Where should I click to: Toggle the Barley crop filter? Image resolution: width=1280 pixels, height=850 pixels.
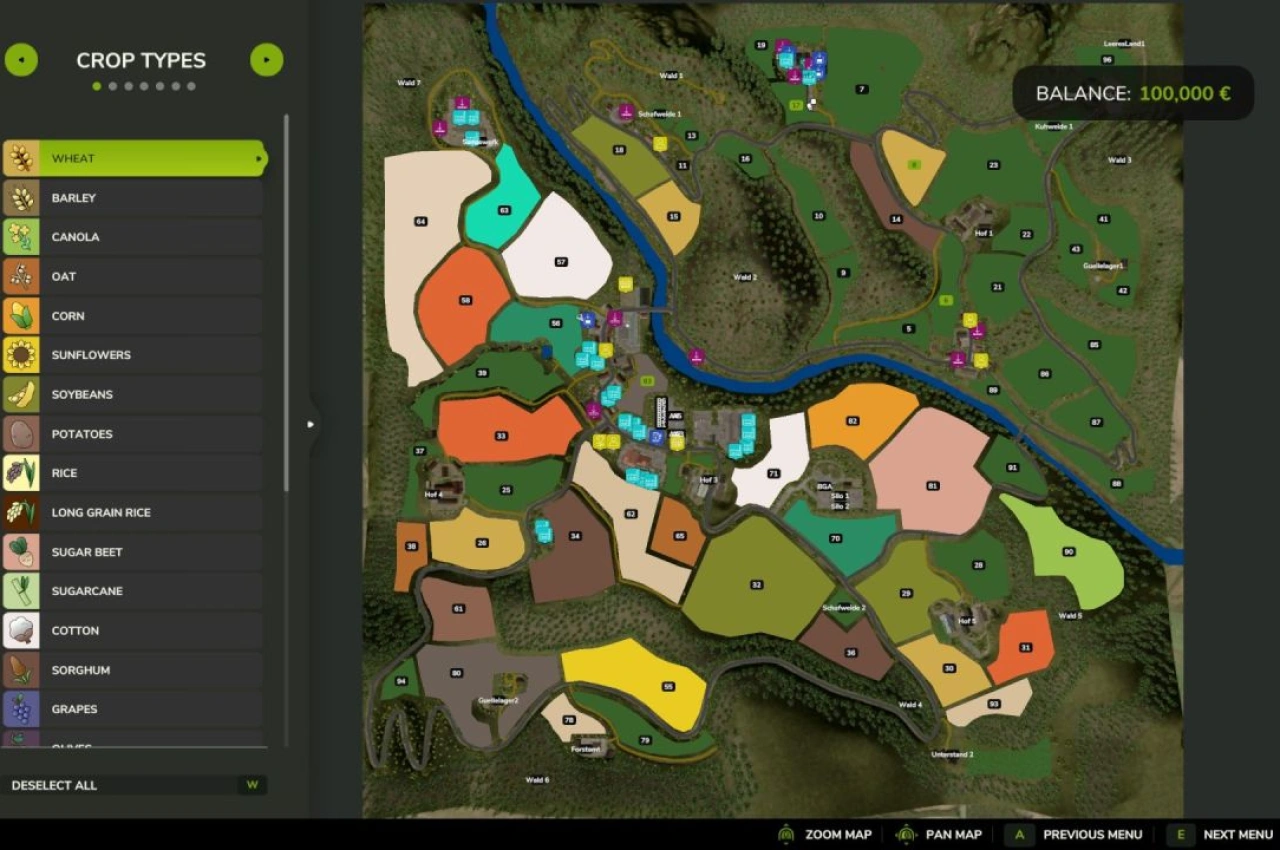135,197
